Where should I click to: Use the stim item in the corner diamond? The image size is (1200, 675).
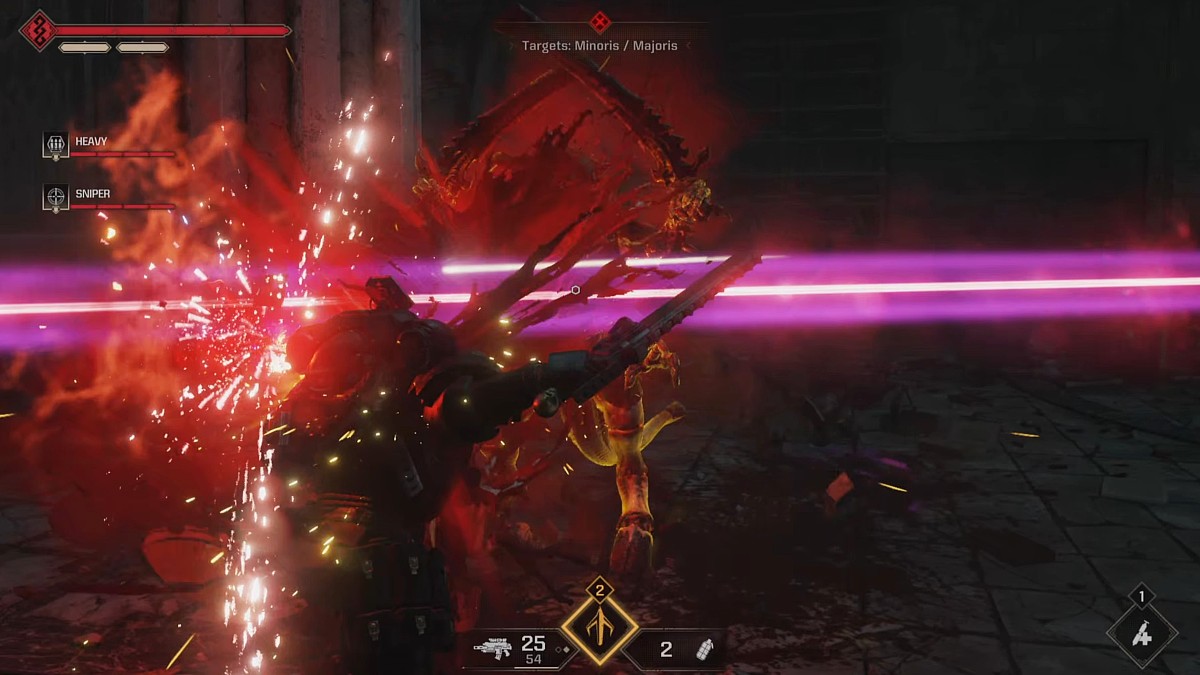click(x=1142, y=634)
